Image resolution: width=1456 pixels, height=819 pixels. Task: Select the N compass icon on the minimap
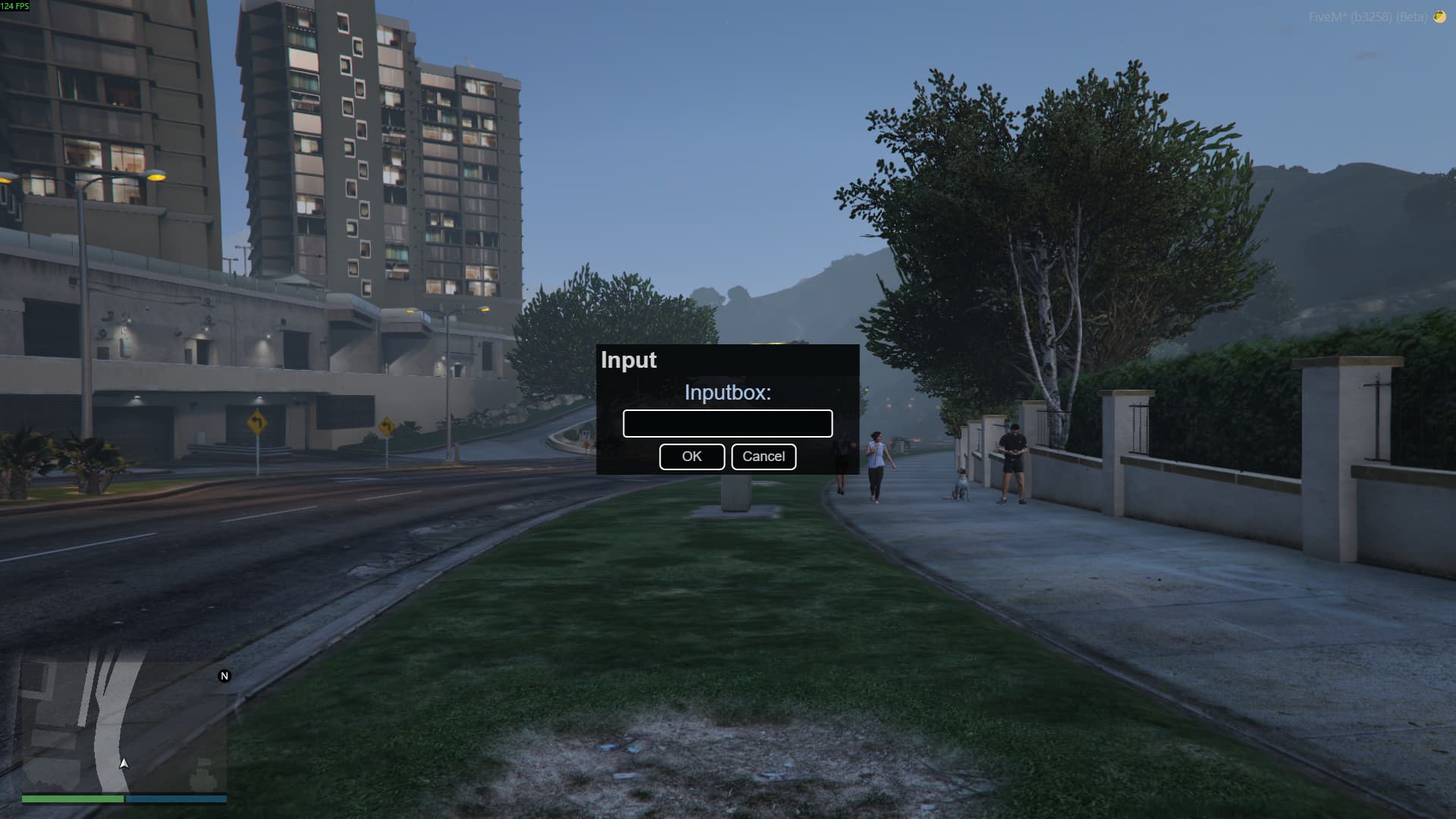click(x=224, y=675)
